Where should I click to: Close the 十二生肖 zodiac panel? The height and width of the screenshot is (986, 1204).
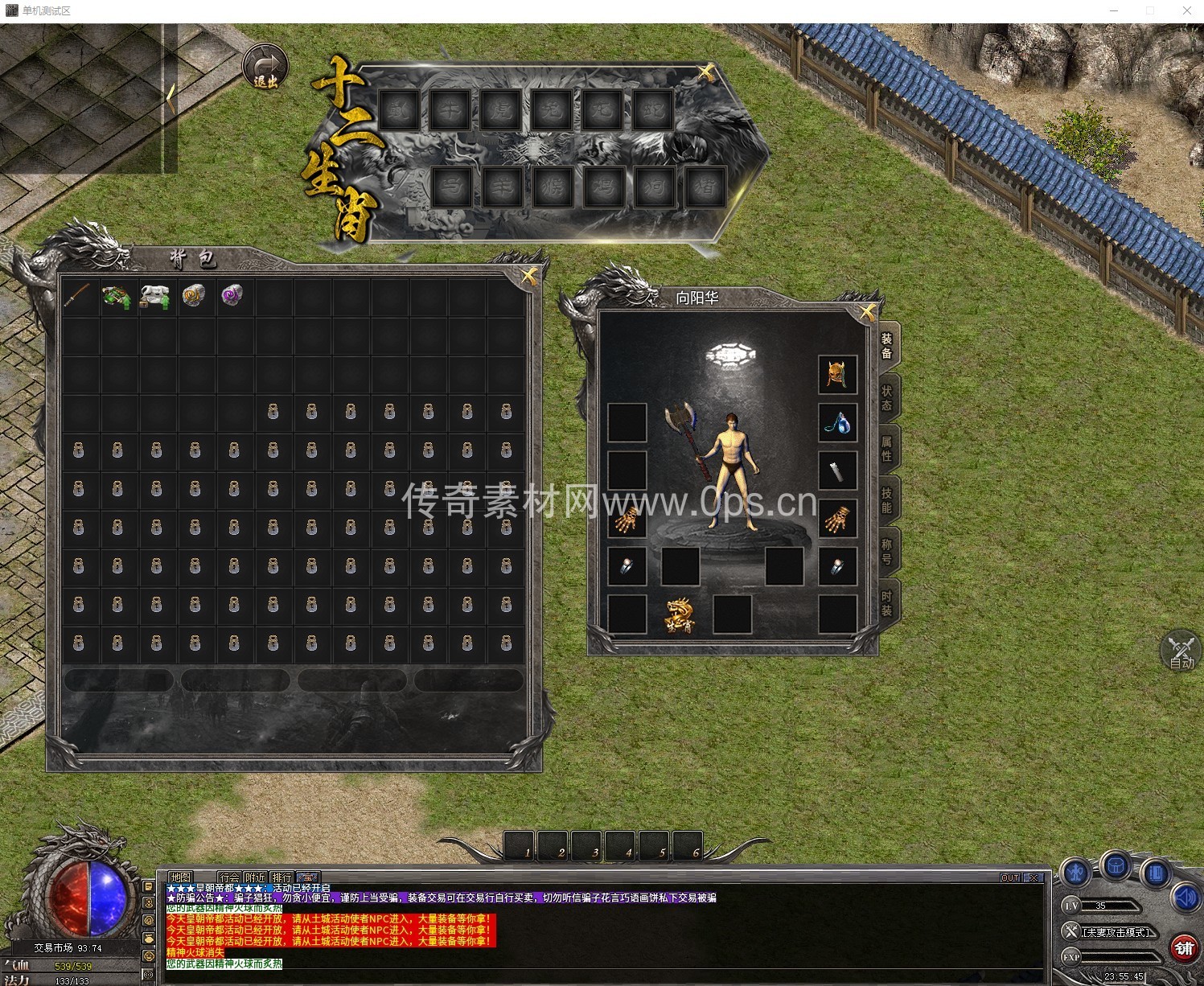[705, 73]
